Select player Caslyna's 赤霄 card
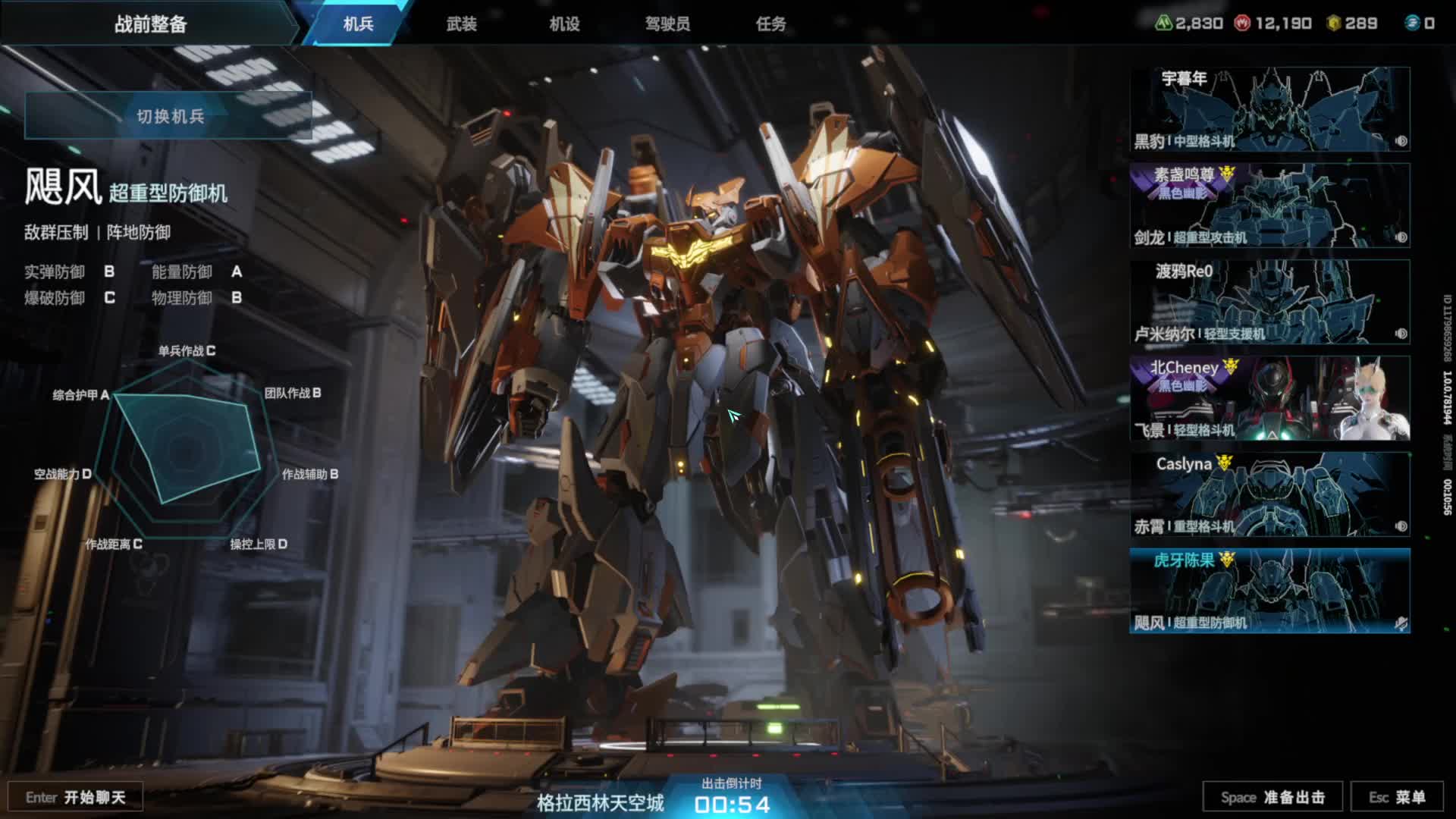The width and height of the screenshot is (1456, 819). [1269, 494]
